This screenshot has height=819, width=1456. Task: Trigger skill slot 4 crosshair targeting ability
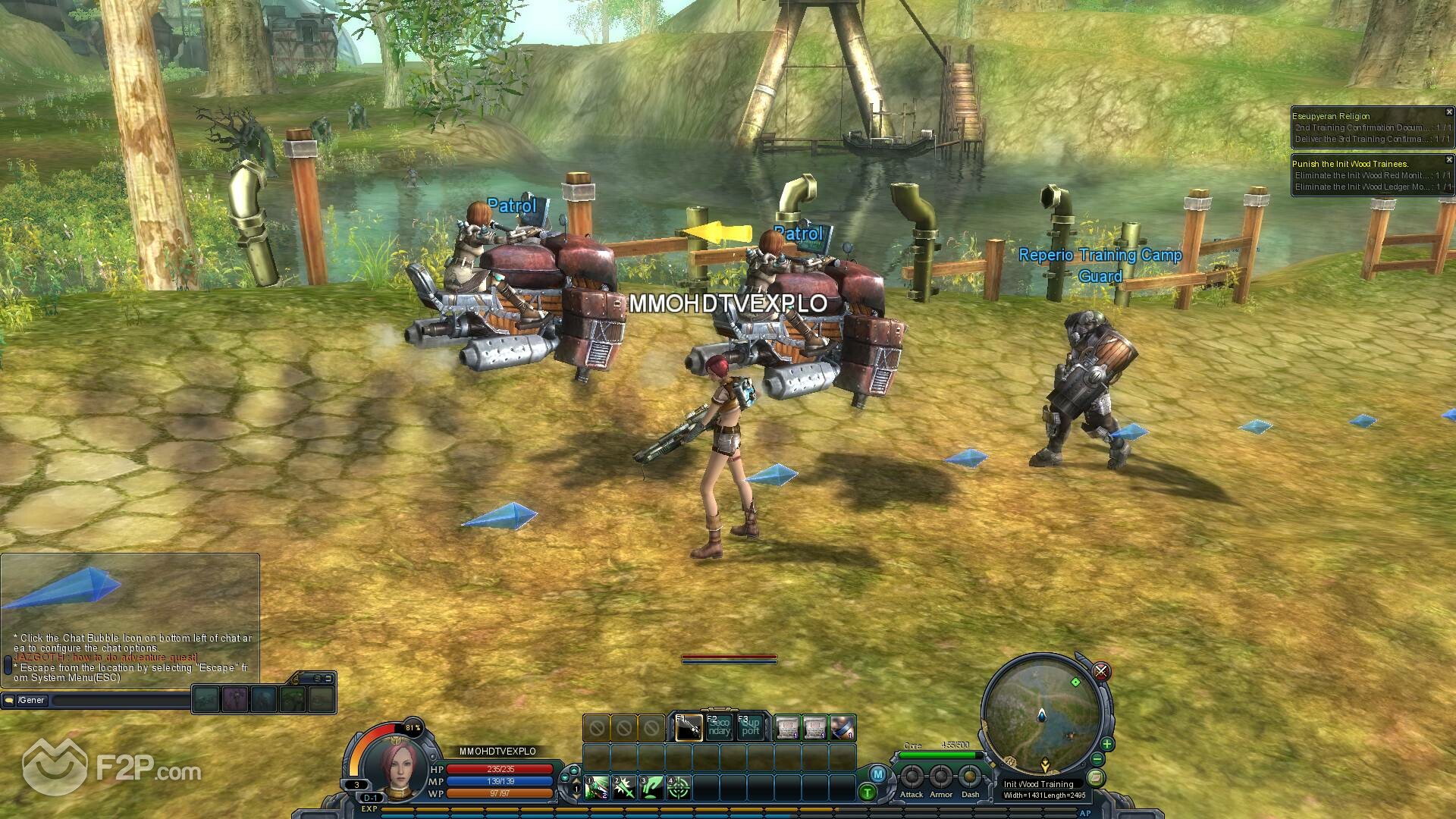pos(679,789)
